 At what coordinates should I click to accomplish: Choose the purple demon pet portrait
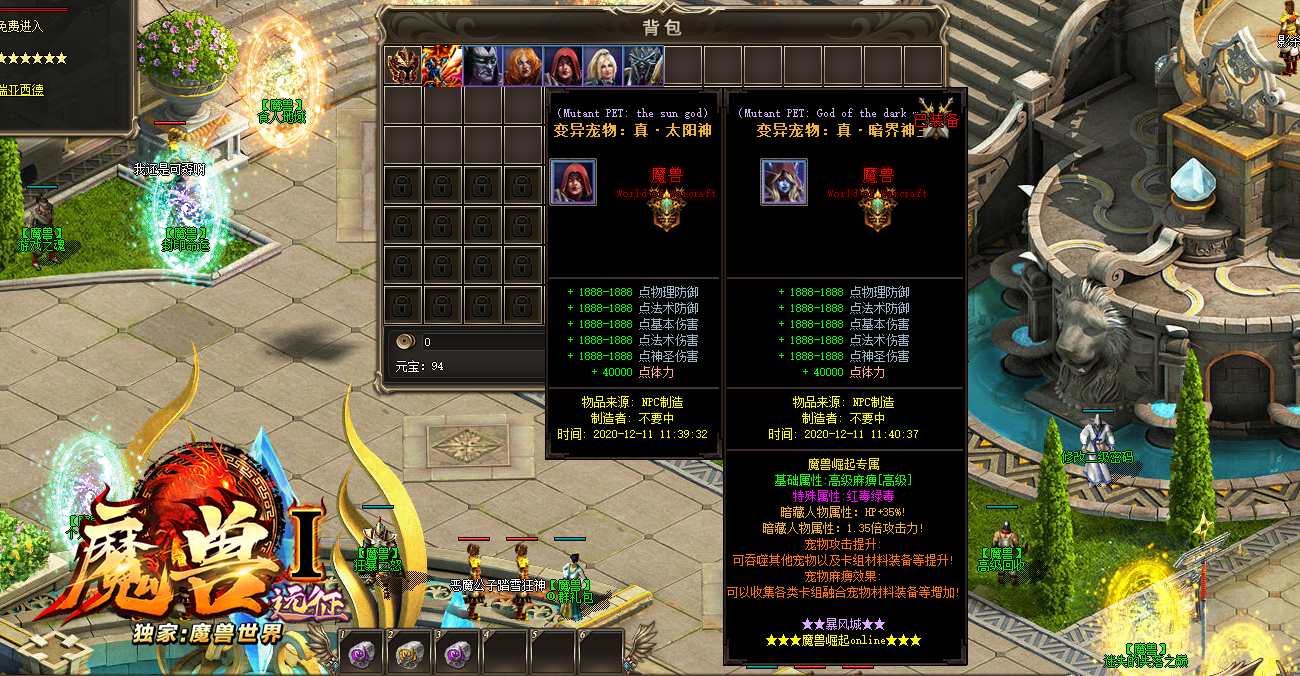(482, 66)
